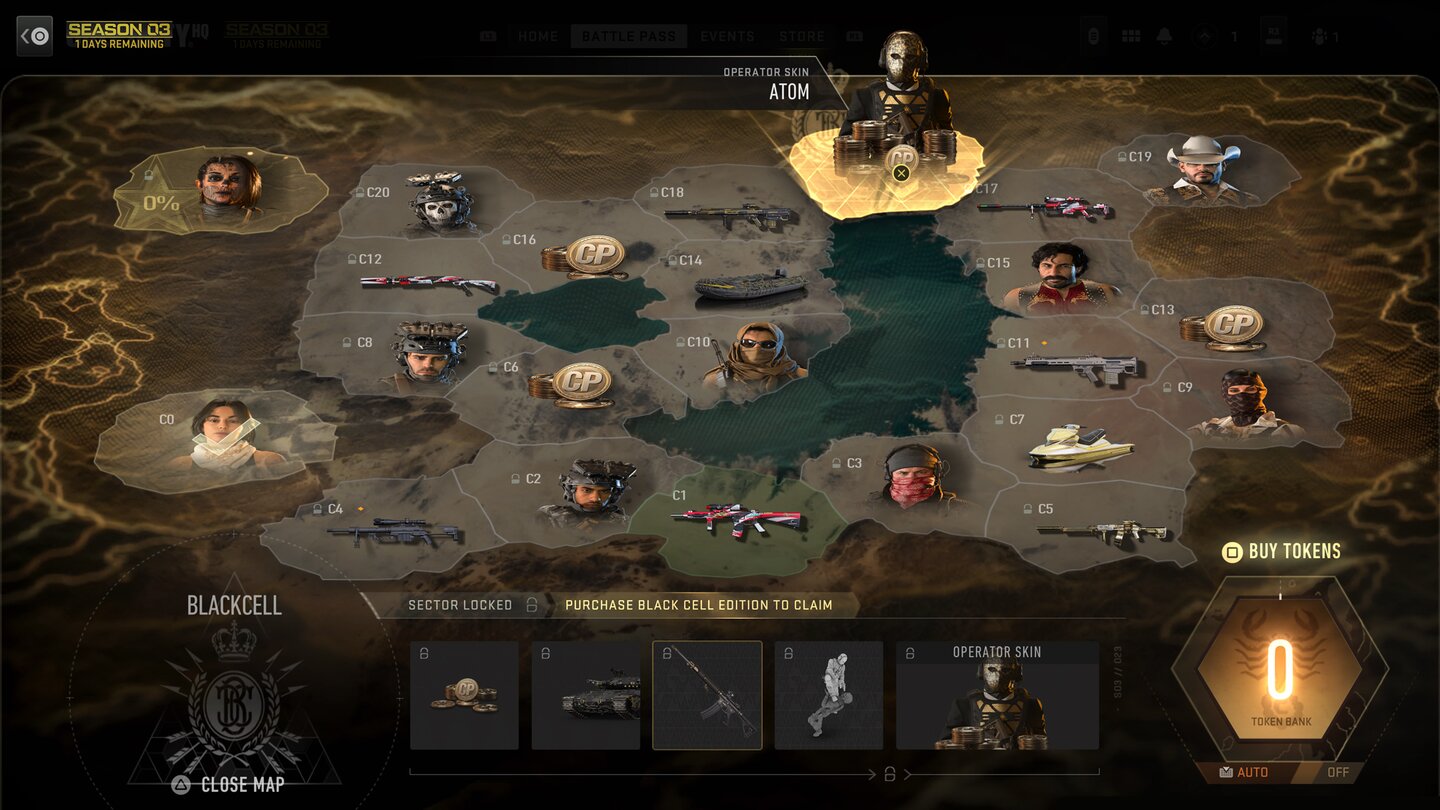Select the COD Points reward thumbnail

pyautogui.click(x=464, y=695)
